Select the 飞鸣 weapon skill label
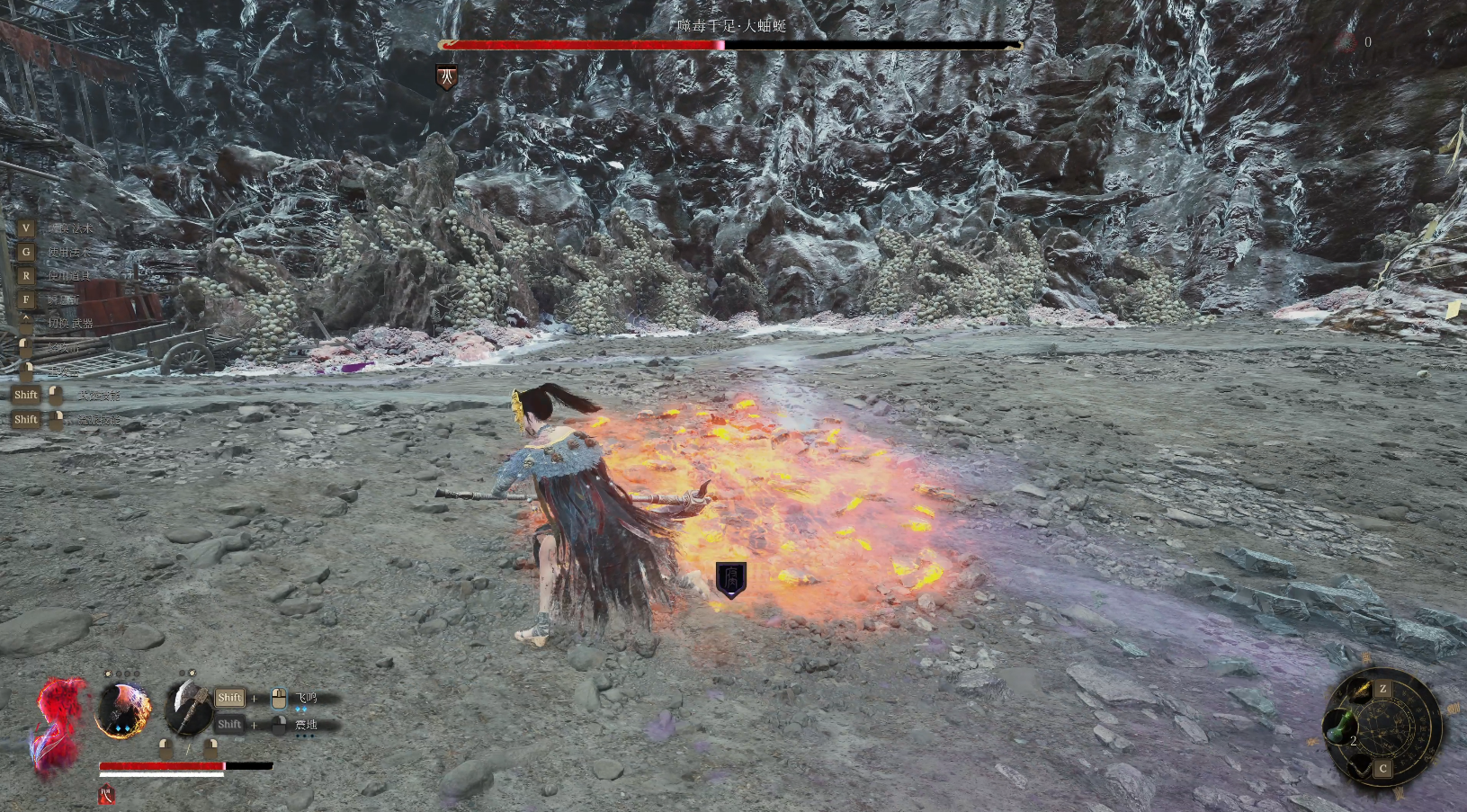This screenshot has height=812, width=1467. click(x=307, y=698)
